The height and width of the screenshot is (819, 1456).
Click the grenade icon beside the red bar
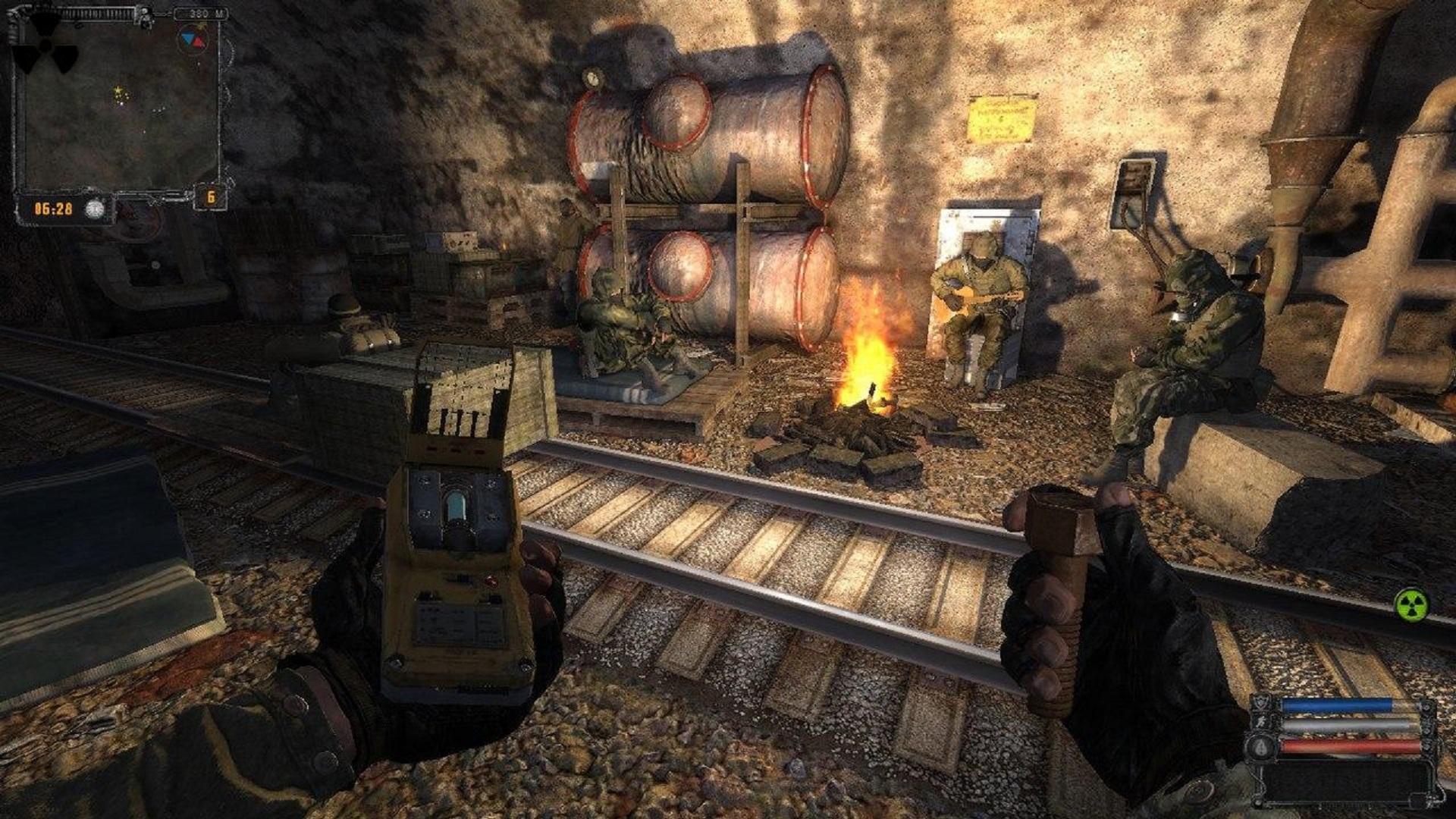[1260, 746]
